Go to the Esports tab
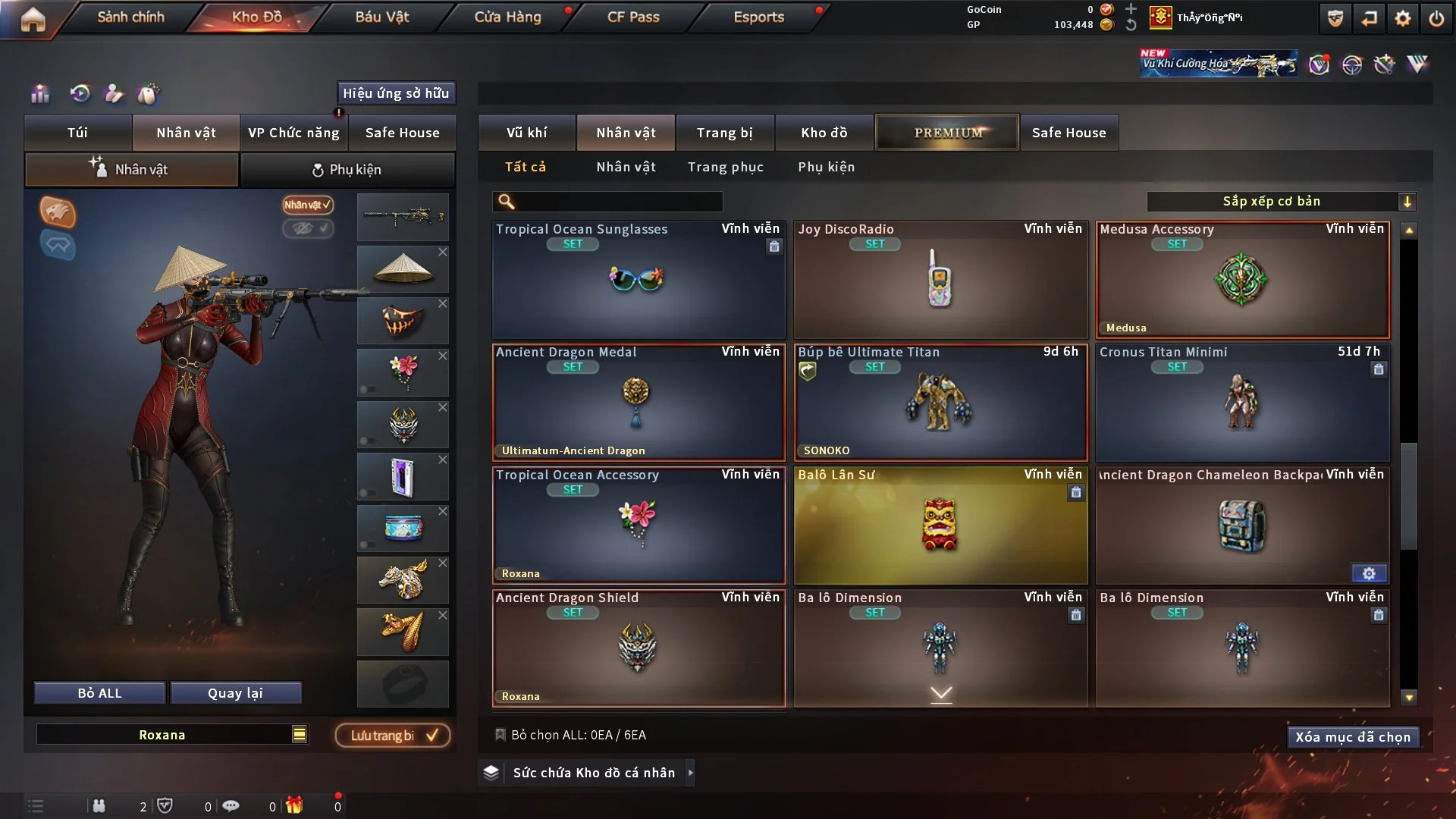 [x=758, y=17]
